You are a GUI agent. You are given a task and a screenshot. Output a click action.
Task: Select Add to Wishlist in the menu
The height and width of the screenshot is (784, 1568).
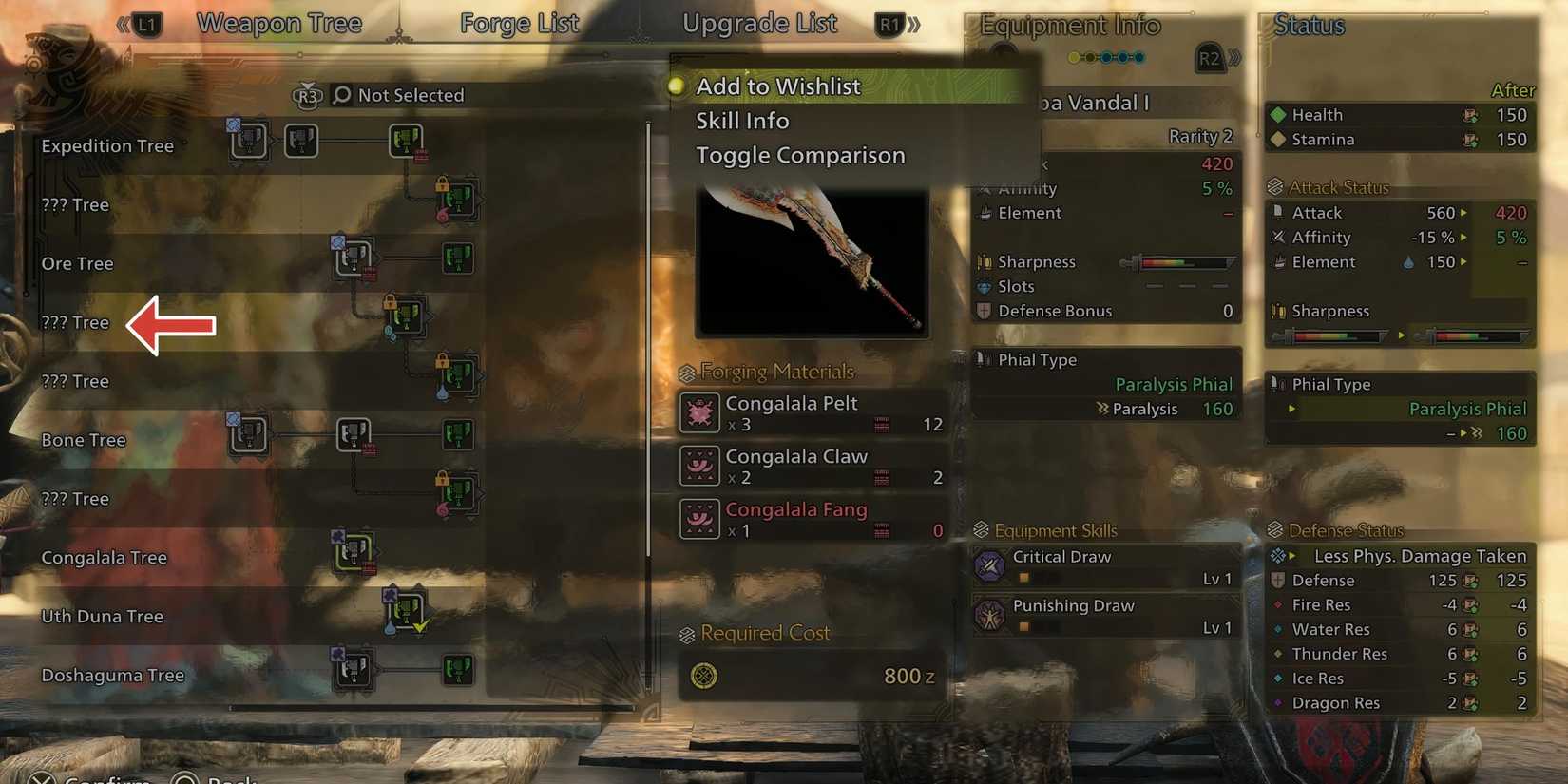point(778,86)
